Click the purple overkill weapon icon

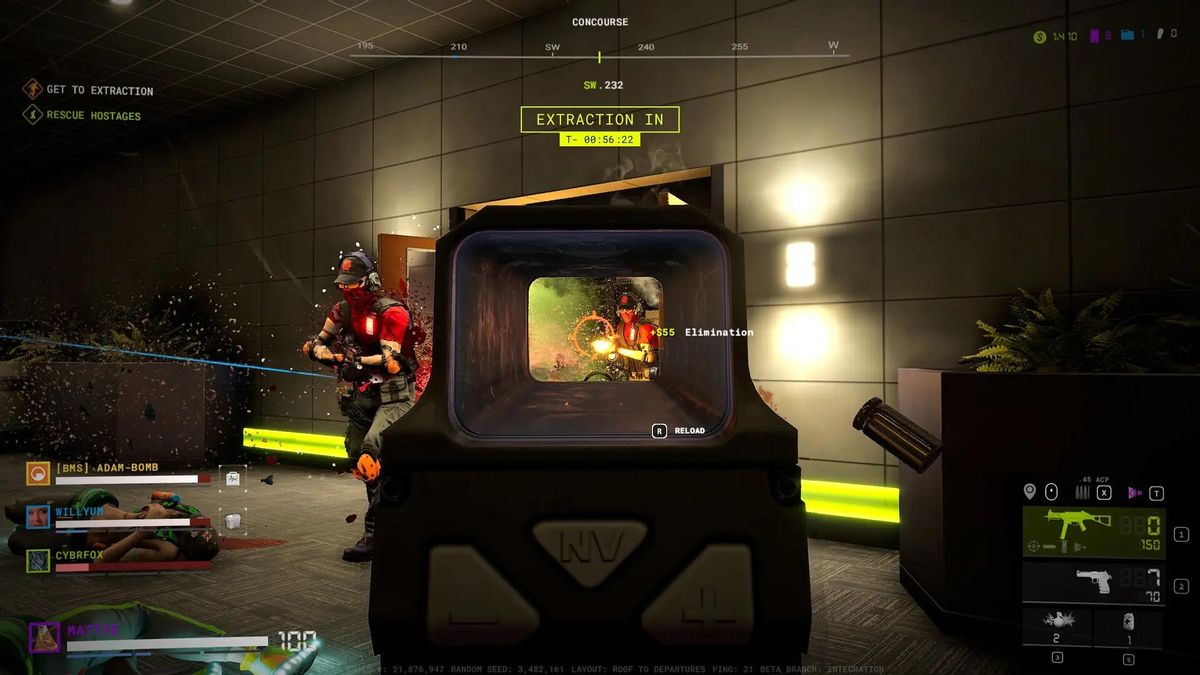[x=1134, y=492]
